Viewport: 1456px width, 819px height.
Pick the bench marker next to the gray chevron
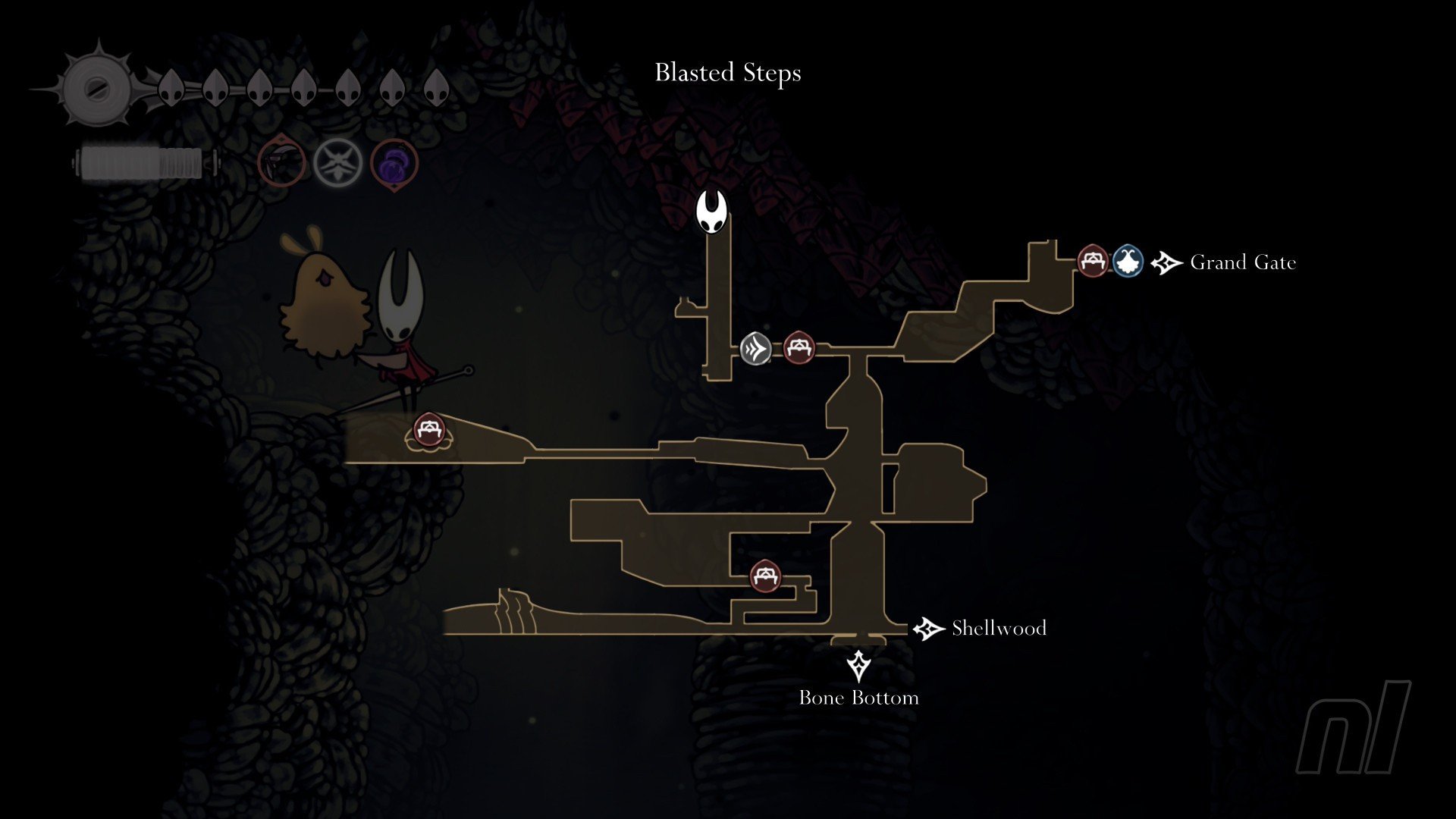point(798,348)
